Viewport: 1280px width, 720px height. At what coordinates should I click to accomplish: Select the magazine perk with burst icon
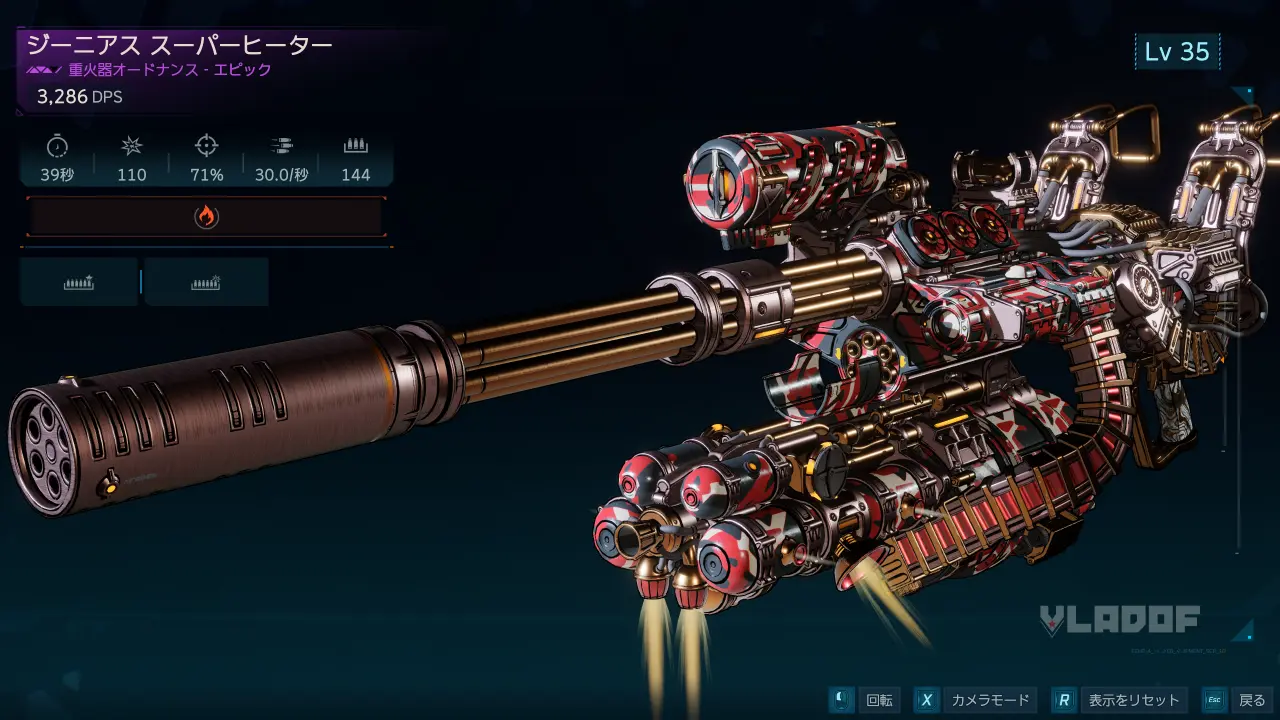coord(206,283)
